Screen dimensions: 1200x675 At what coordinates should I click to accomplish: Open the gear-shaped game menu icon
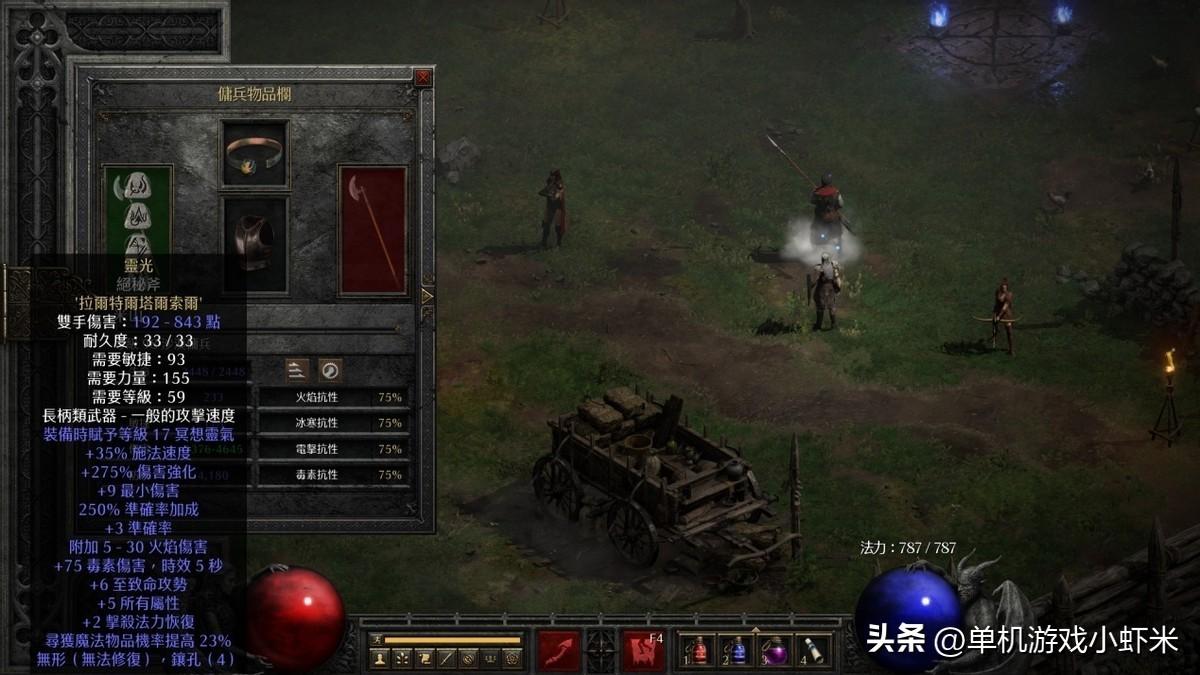511,658
